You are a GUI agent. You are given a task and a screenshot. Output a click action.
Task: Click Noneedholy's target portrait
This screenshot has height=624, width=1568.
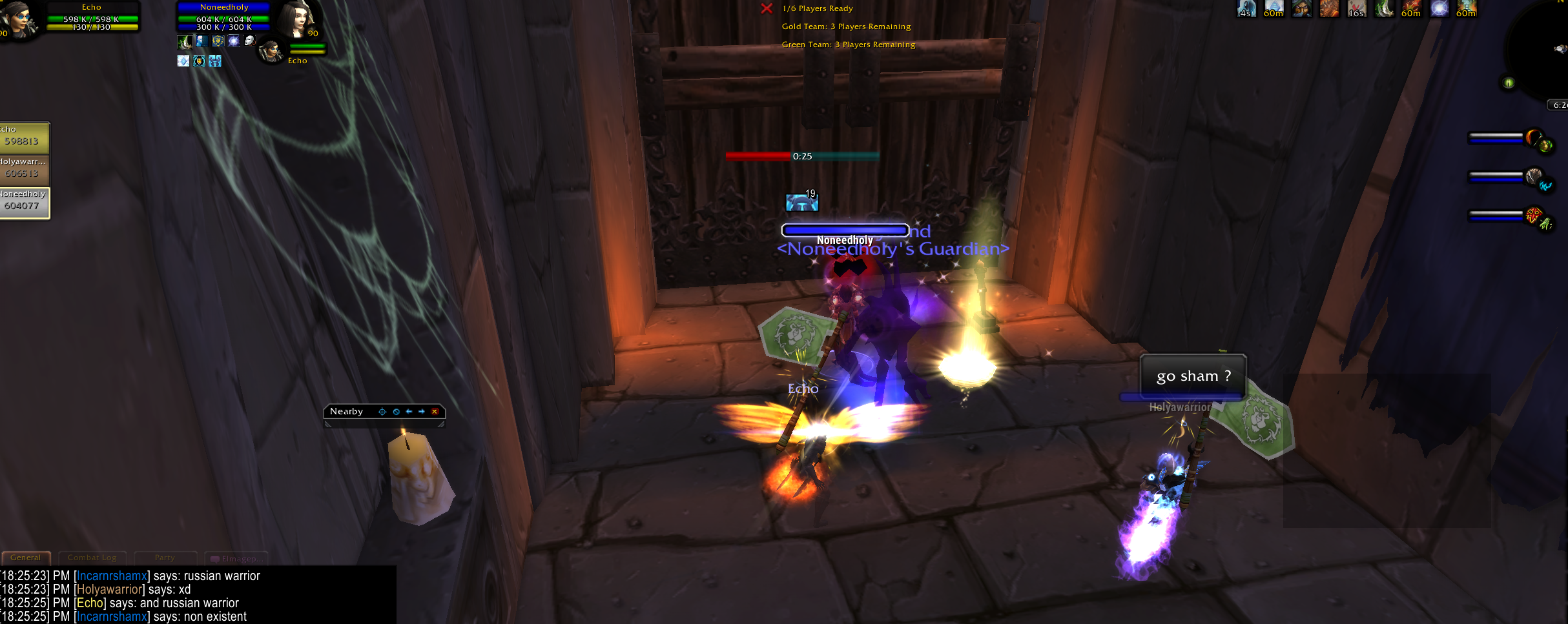pos(298,19)
